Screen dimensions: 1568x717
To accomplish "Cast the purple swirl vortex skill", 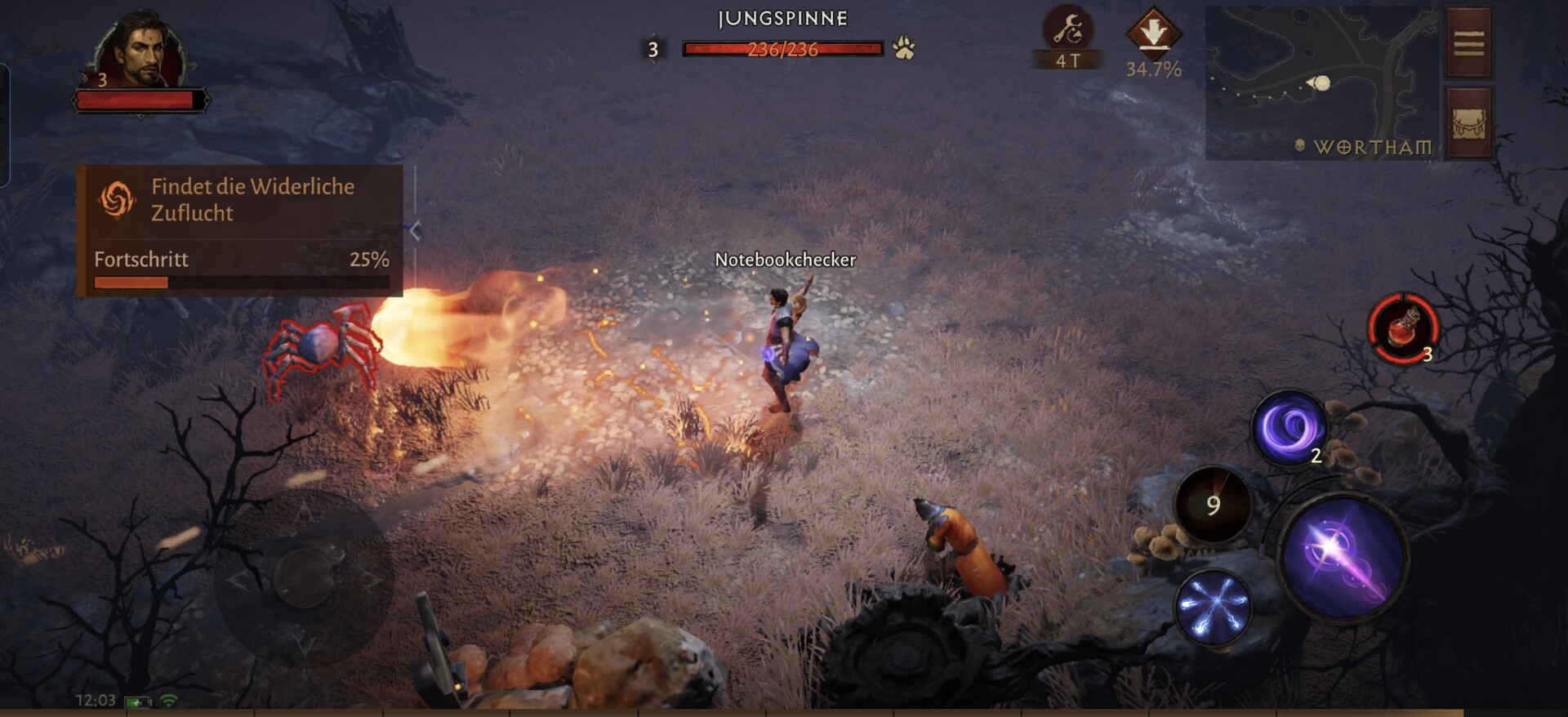I will tap(1289, 427).
